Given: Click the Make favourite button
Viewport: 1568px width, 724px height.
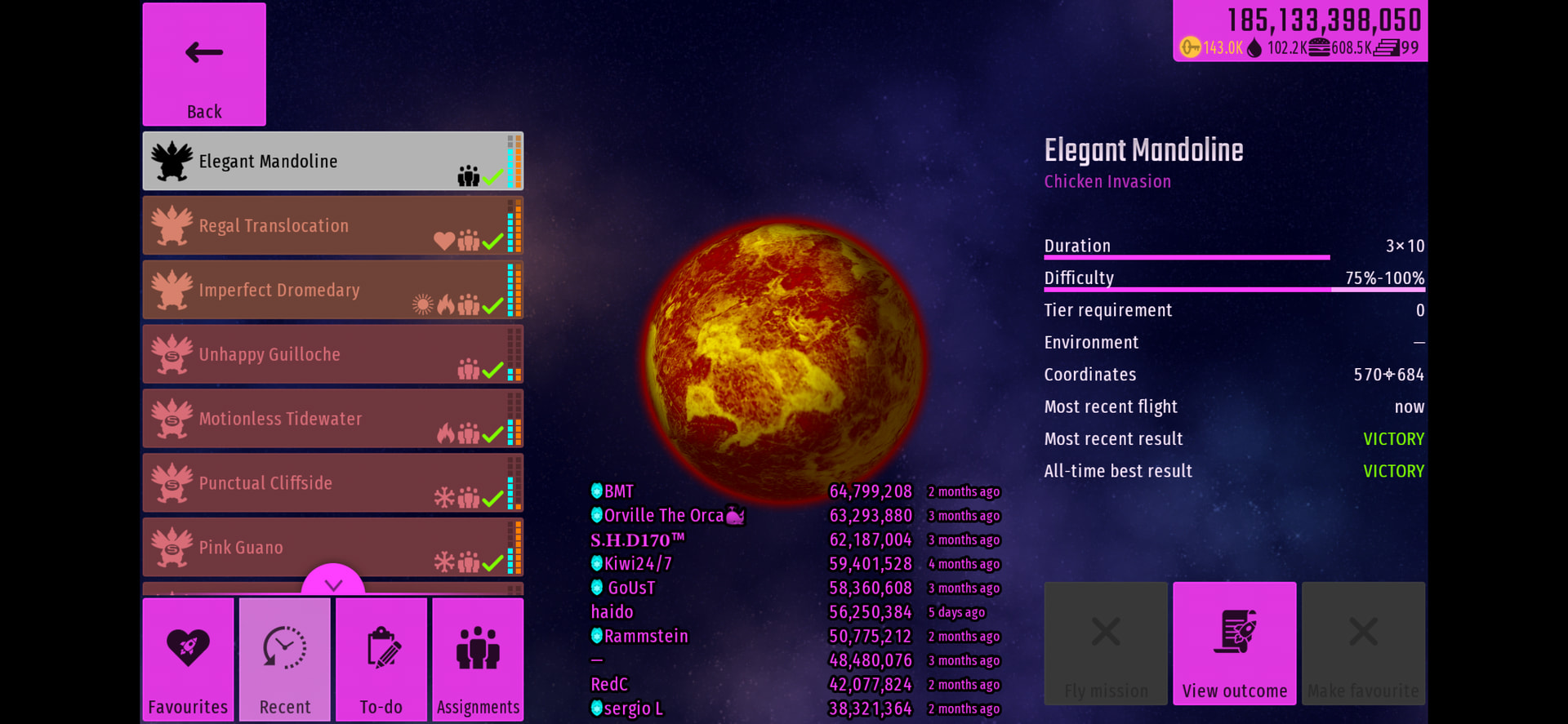Looking at the screenshot, I should tap(1363, 643).
